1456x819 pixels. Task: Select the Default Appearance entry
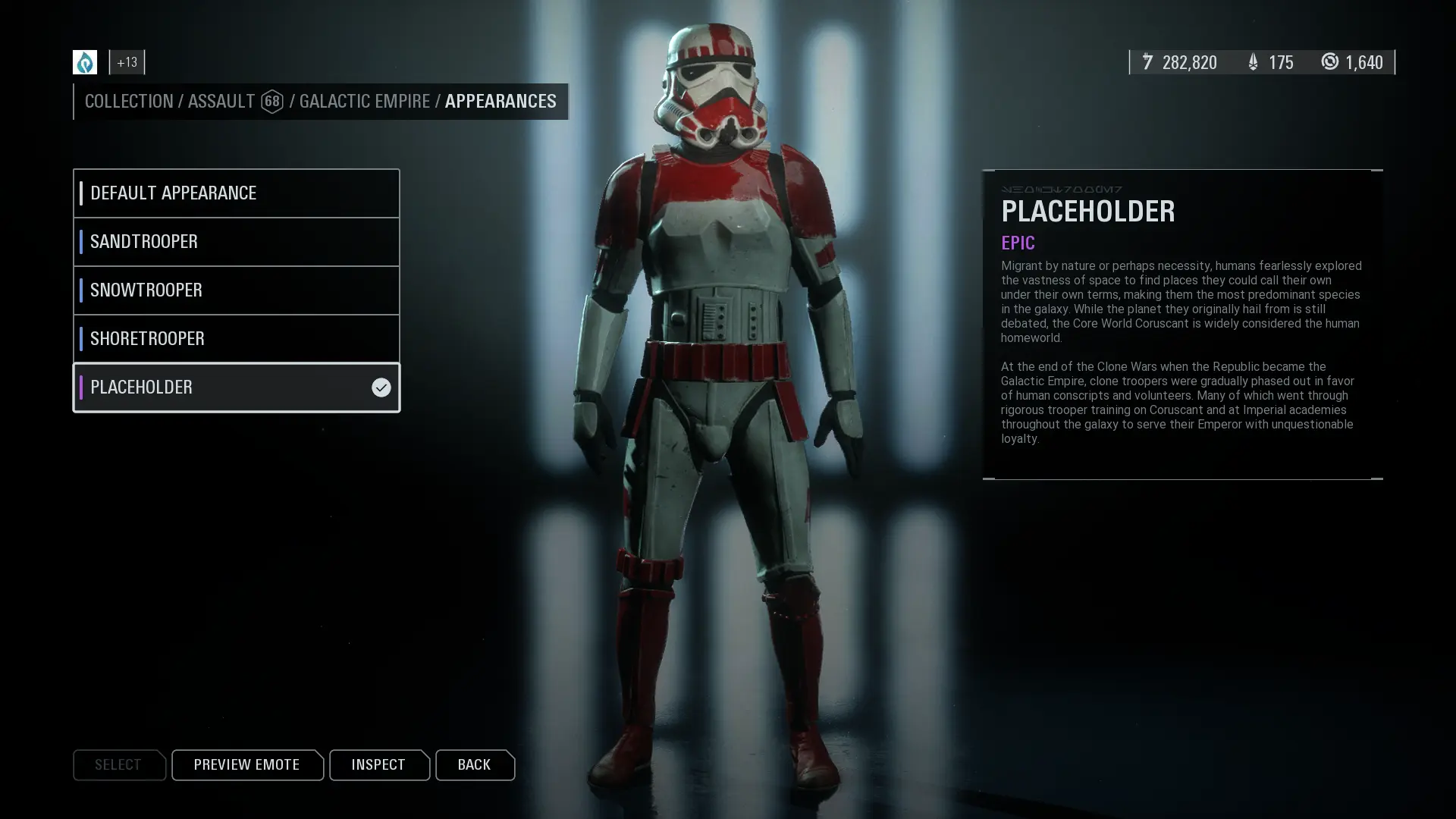coord(236,193)
